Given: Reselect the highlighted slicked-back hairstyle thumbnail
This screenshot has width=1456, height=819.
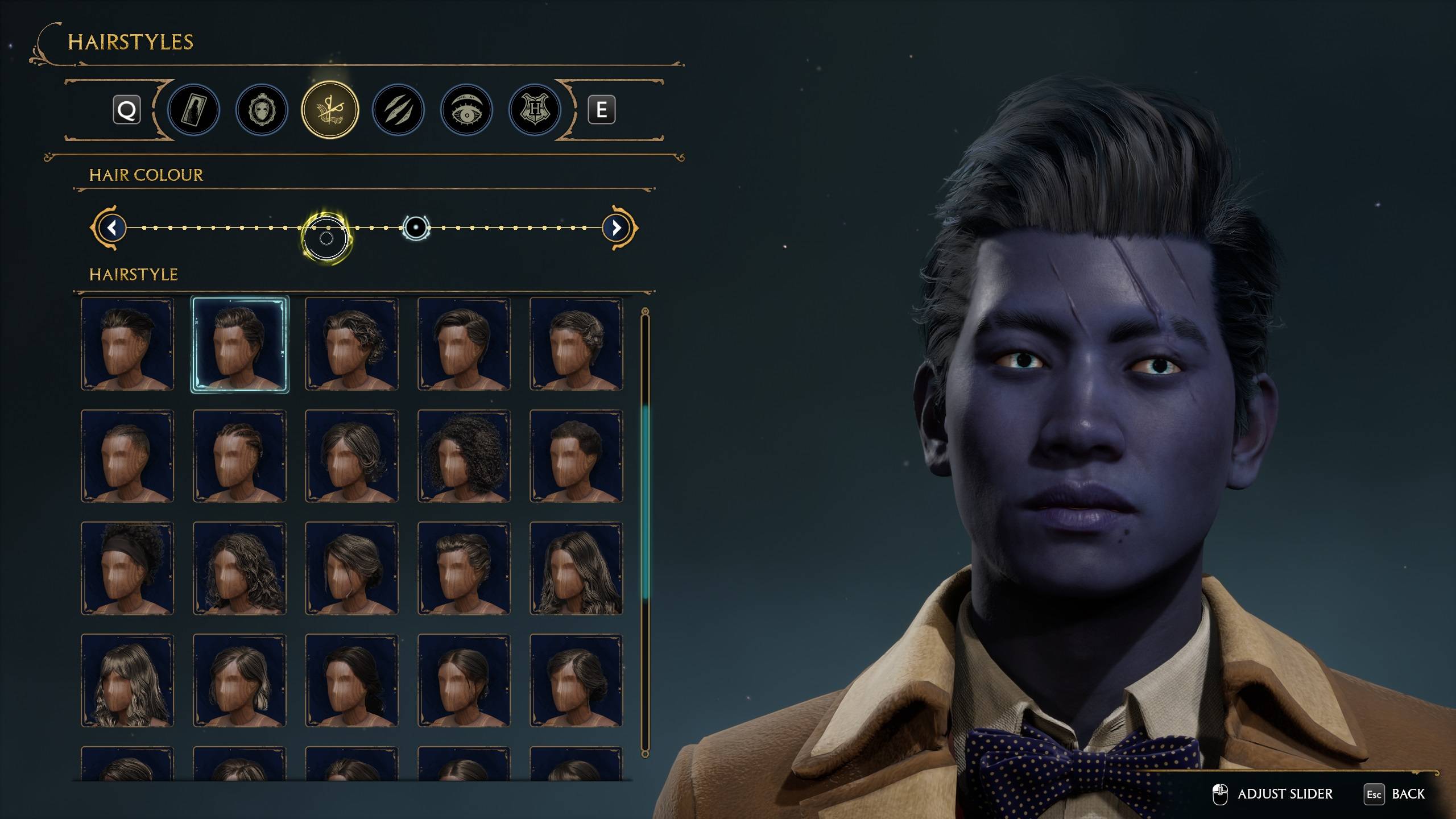Looking at the screenshot, I should 240,345.
